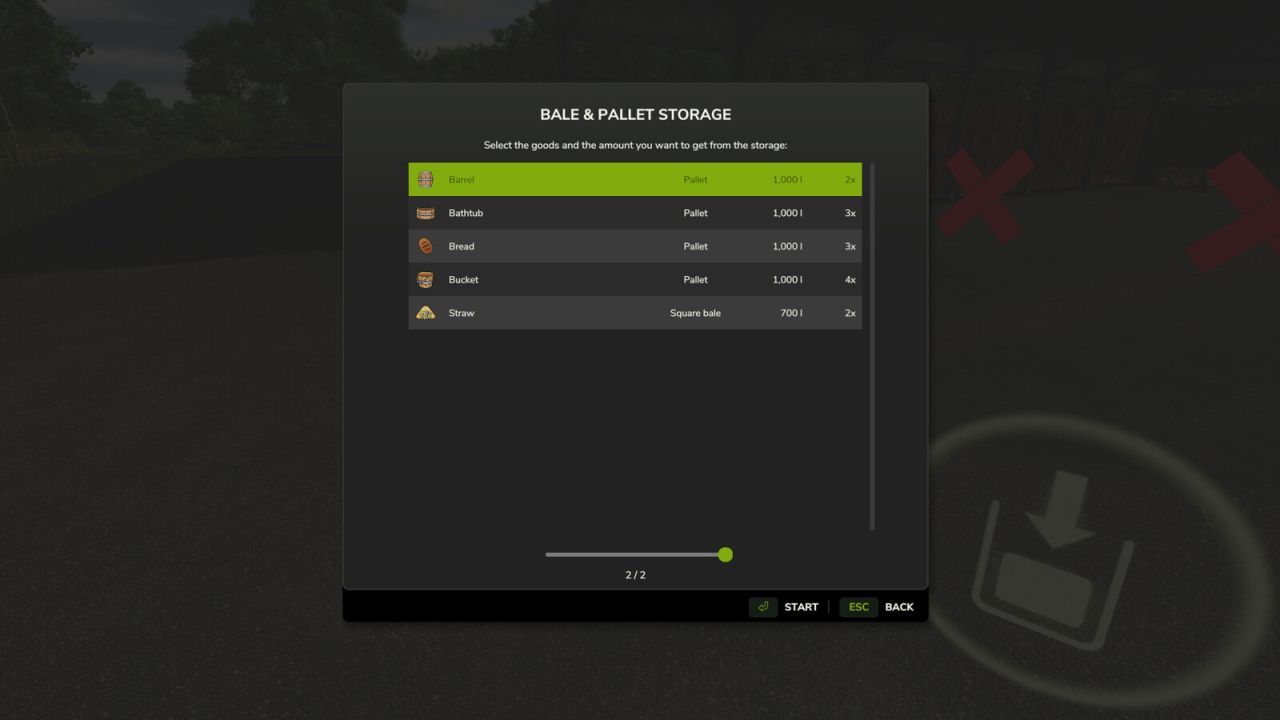The image size is (1280, 720).
Task: Select the Bucket storage row
Action: point(635,279)
